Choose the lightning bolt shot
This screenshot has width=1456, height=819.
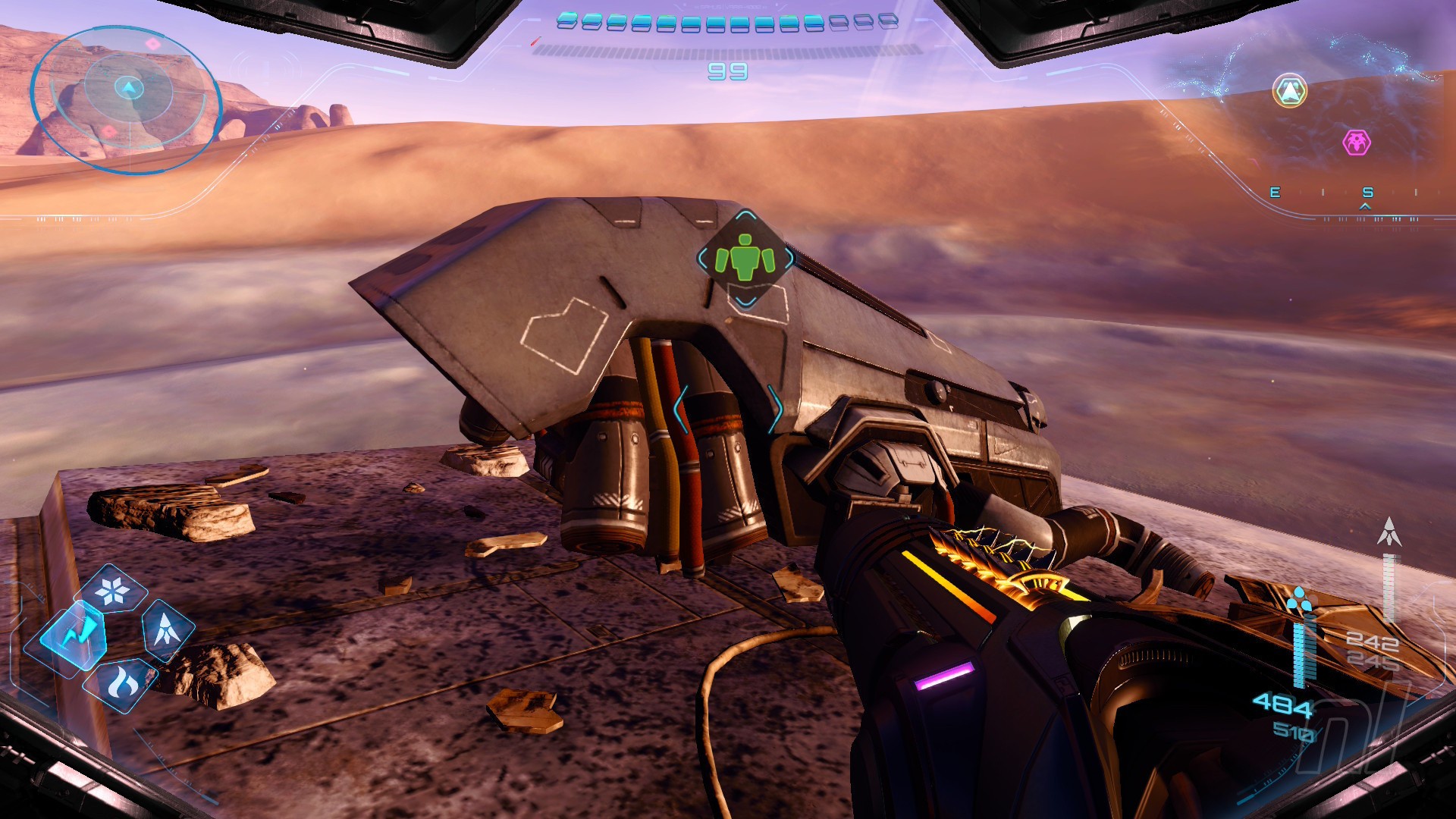click(x=74, y=635)
